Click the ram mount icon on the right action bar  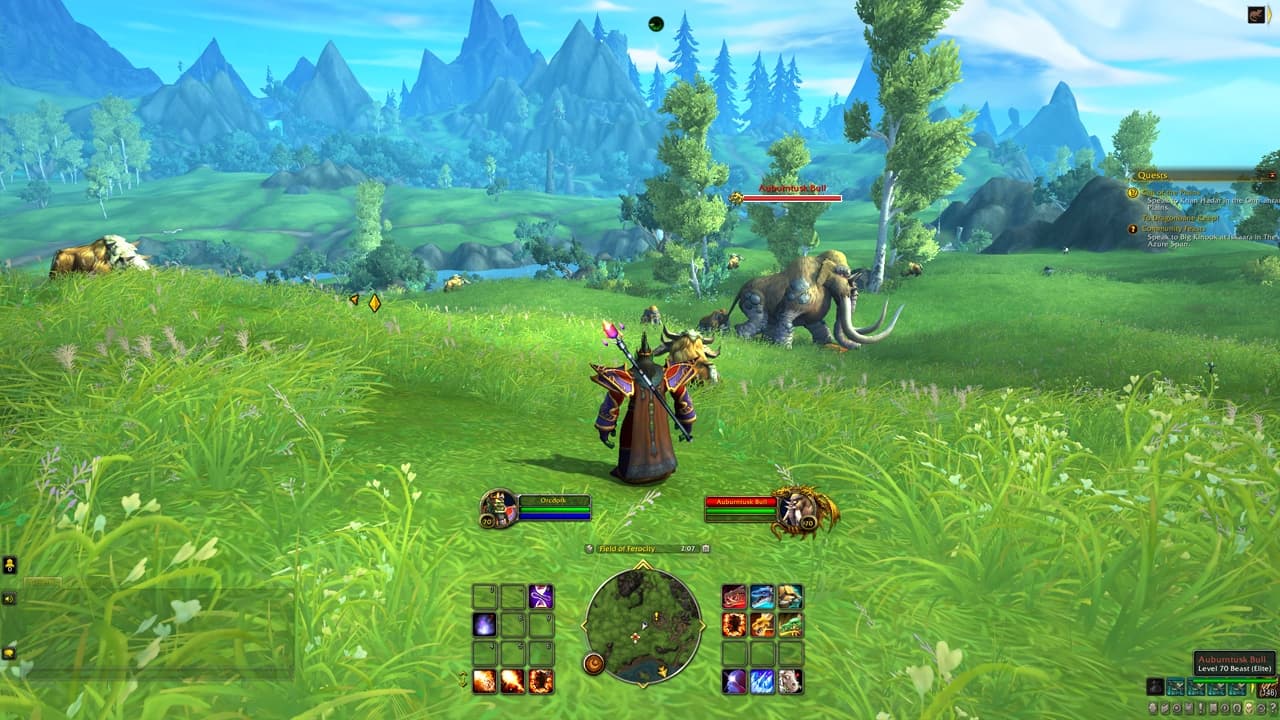pyautogui.click(x=789, y=681)
